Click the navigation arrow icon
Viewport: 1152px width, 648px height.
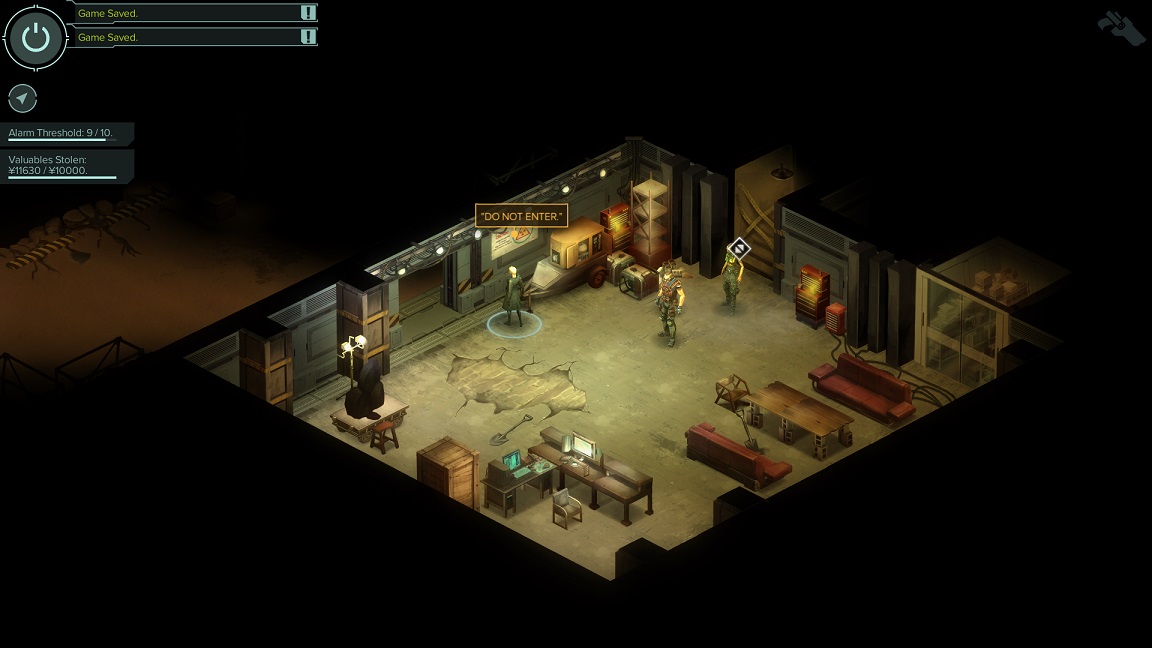click(x=22, y=98)
